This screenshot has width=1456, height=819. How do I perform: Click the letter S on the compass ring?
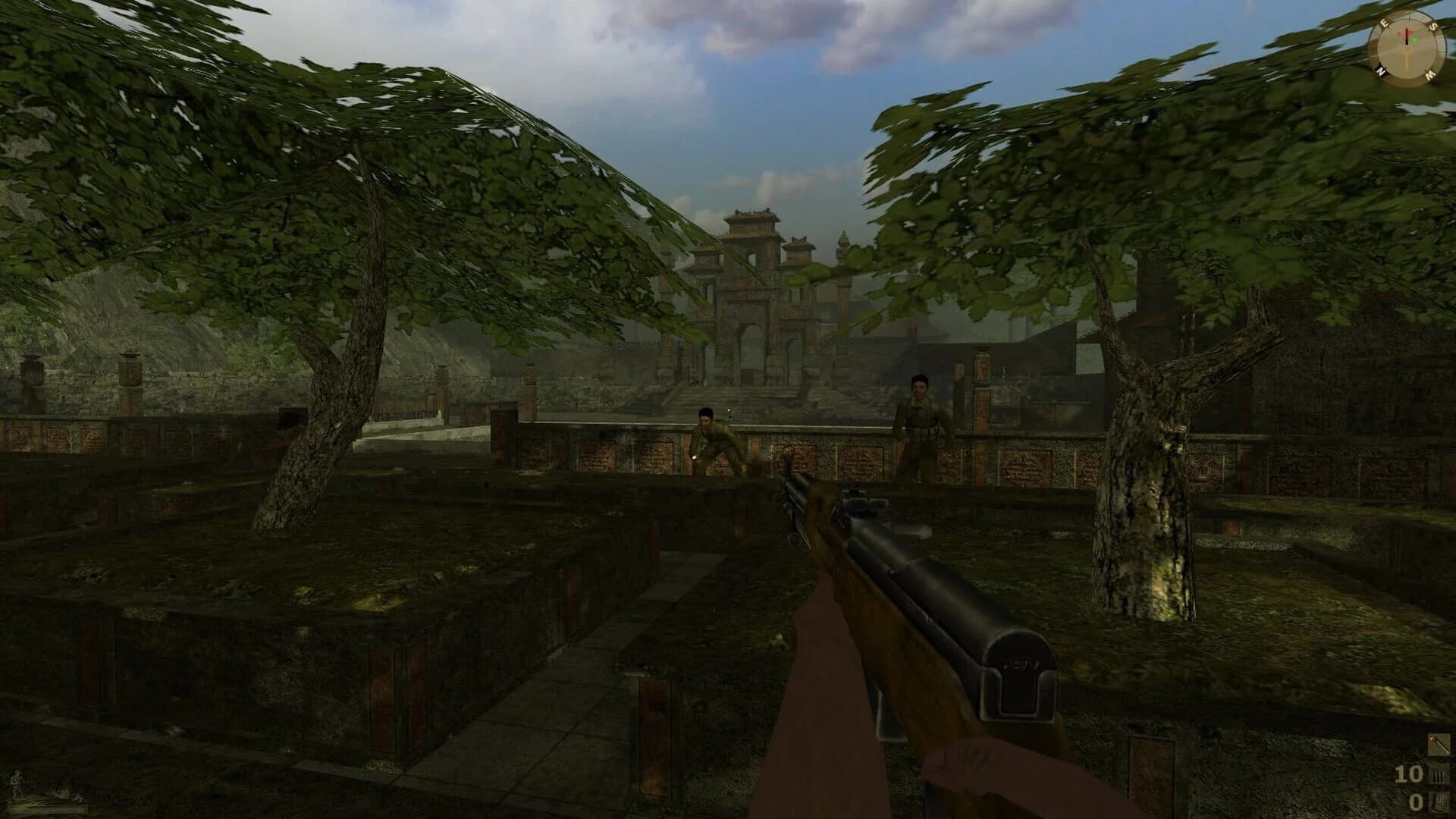point(1432,27)
